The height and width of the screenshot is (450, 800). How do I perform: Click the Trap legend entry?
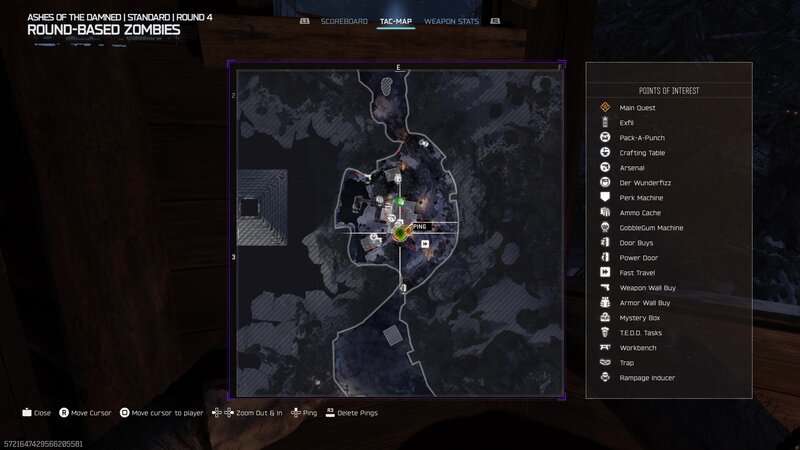point(626,362)
